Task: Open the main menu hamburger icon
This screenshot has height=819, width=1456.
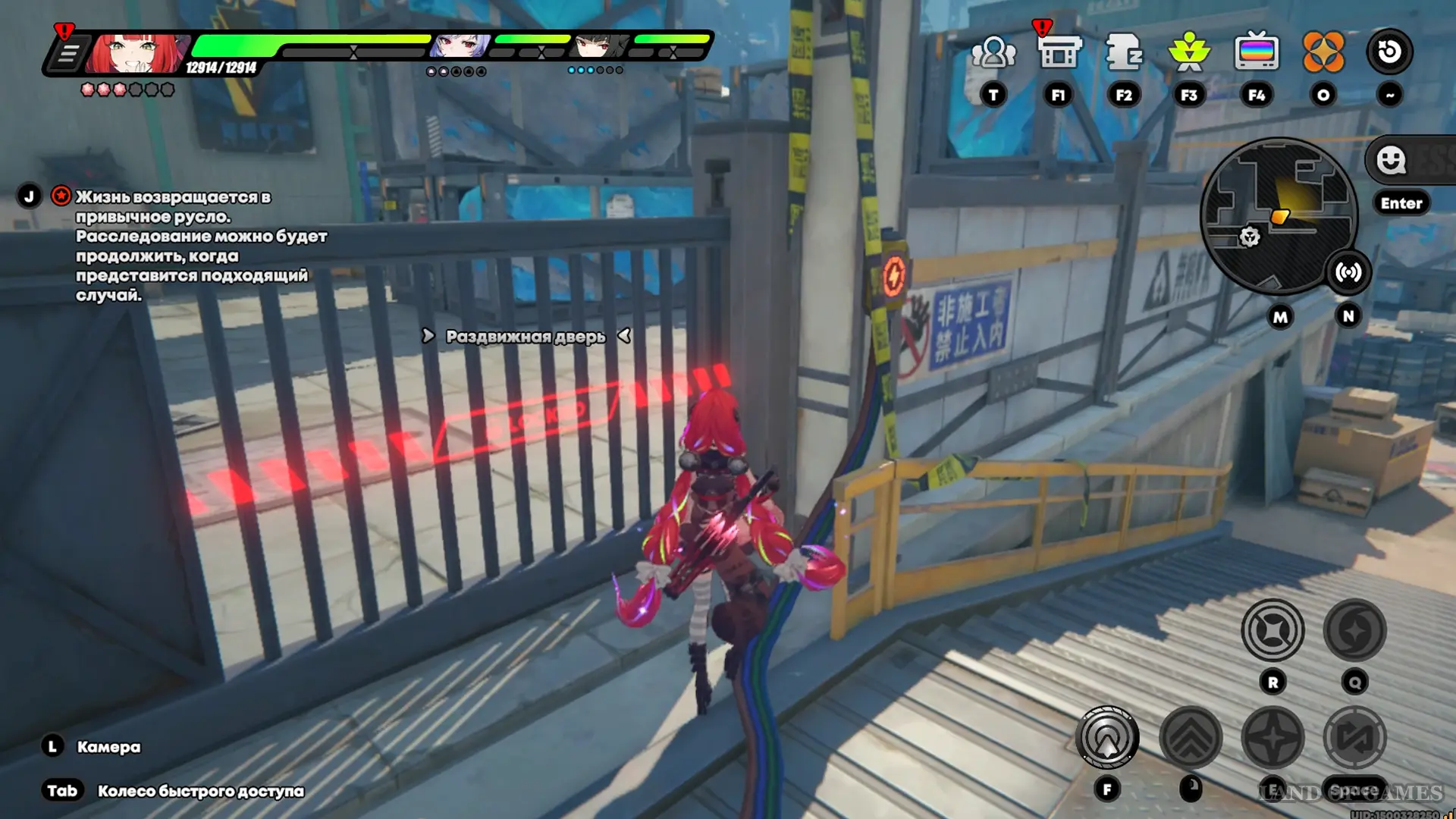Action: tap(67, 55)
